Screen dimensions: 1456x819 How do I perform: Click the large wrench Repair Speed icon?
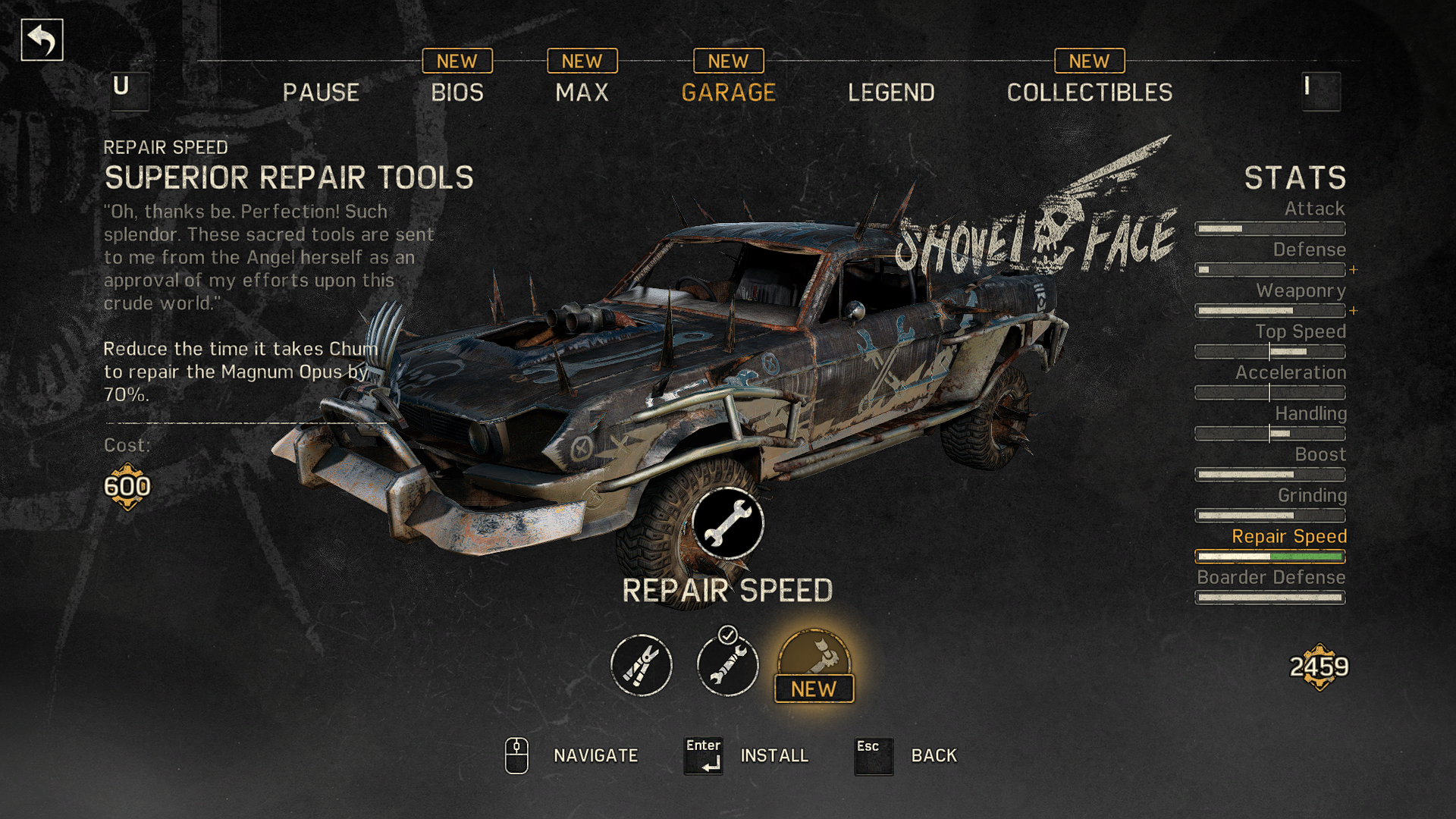tap(727, 524)
